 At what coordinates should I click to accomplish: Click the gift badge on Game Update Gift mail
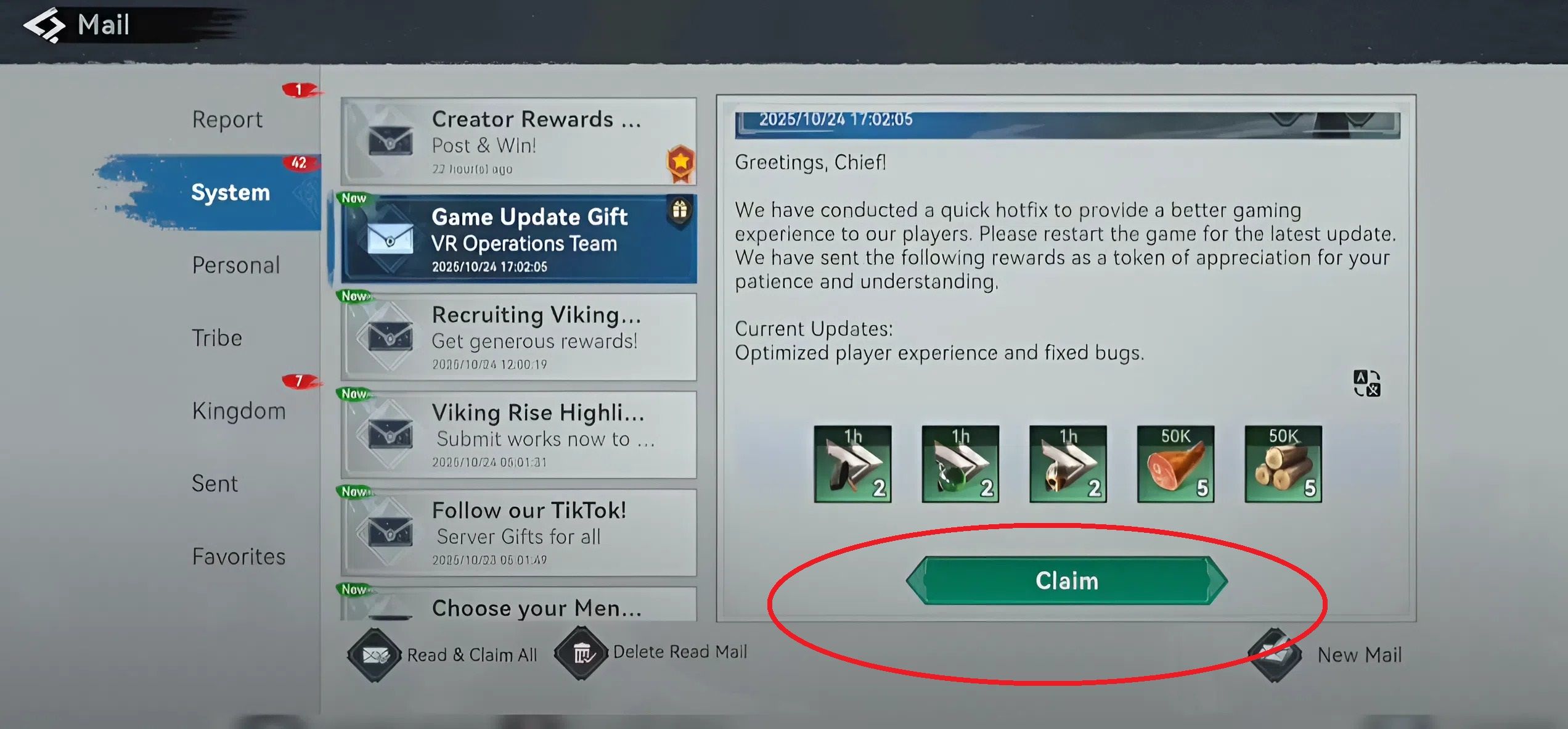click(x=680, y=210)
